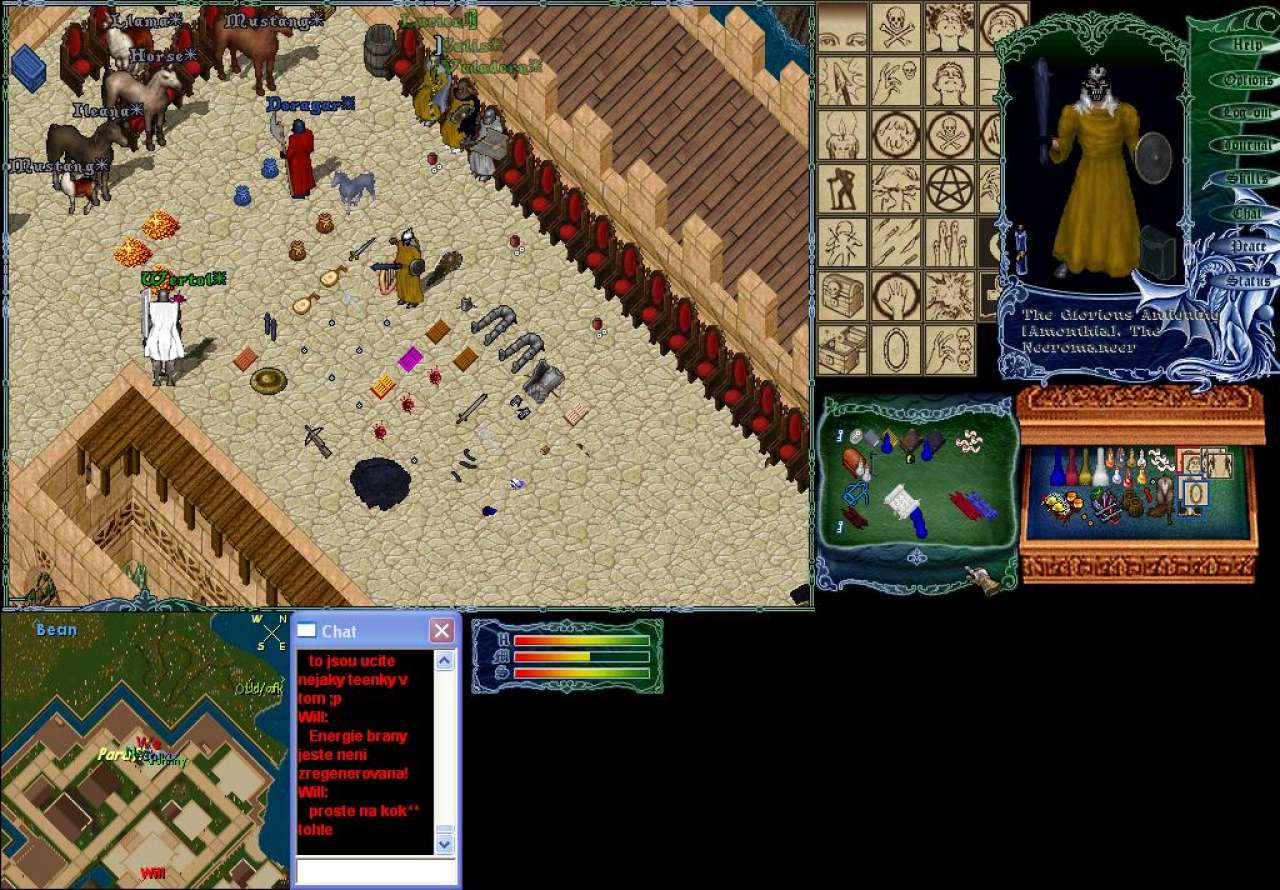Screen dimensions: 1280x890
Task: Close the Chat window
Action: [x=441, y=631]
